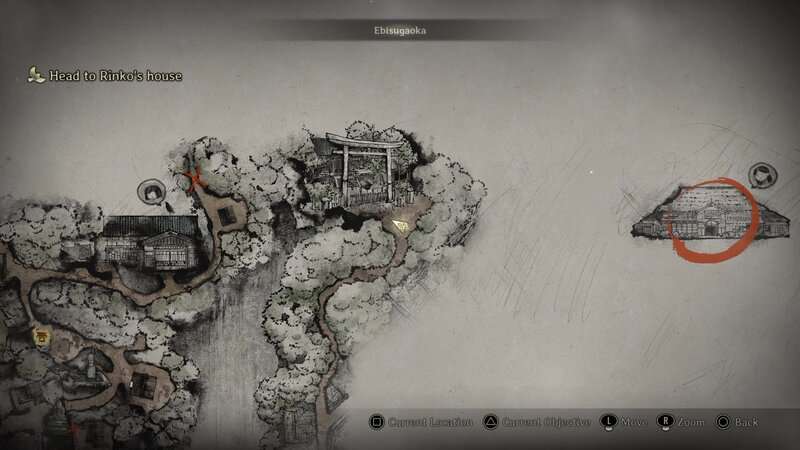Click the Ebisugaoka area title banner
Viewport: 800px width, 450px height.
coord(399,31)
